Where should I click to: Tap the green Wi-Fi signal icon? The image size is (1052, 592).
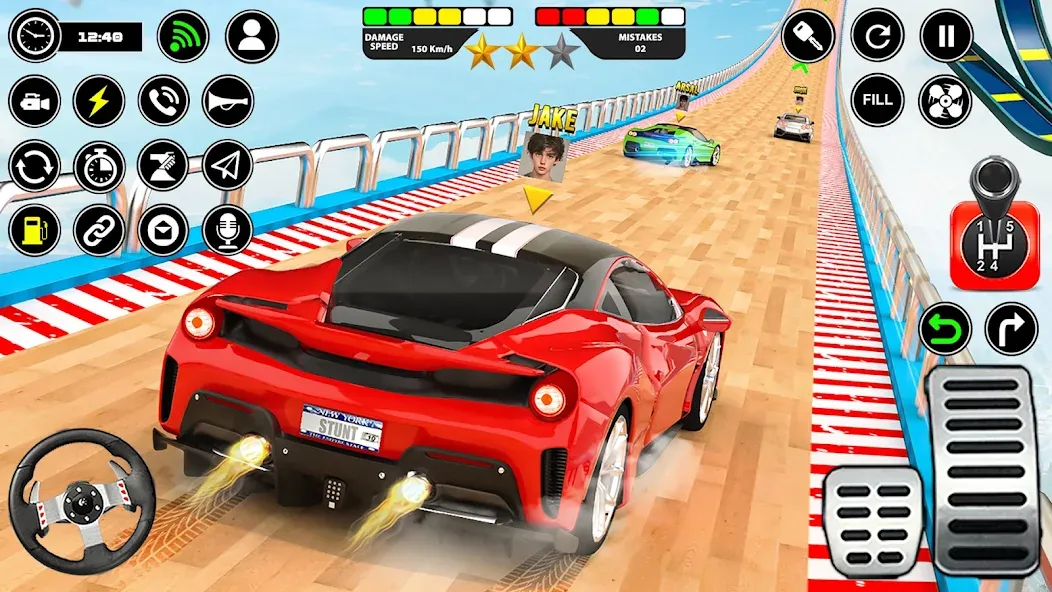coord(183,36)
